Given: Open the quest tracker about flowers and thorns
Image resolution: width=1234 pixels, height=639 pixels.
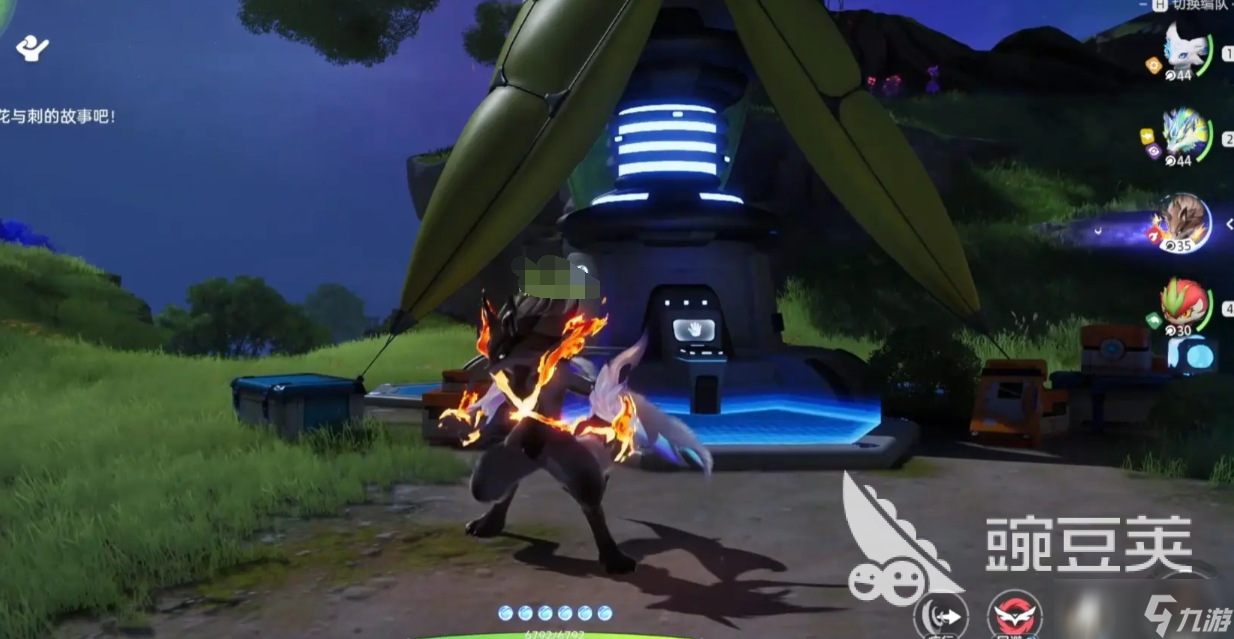Looking at the screenshot, I should [x=58, y=117].
